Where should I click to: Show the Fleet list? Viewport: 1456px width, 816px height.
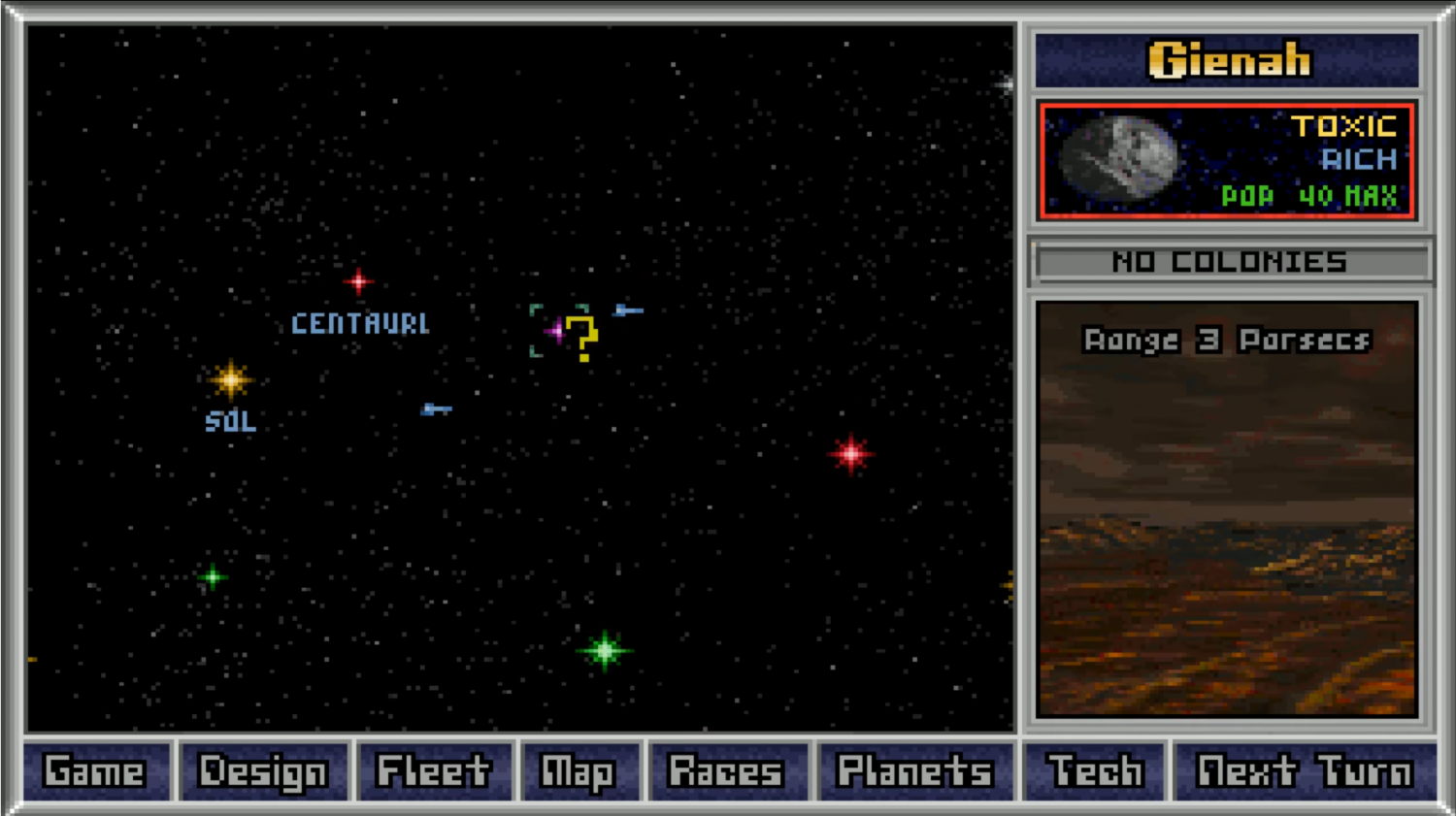pyautogui.click(x=433, y=772)
